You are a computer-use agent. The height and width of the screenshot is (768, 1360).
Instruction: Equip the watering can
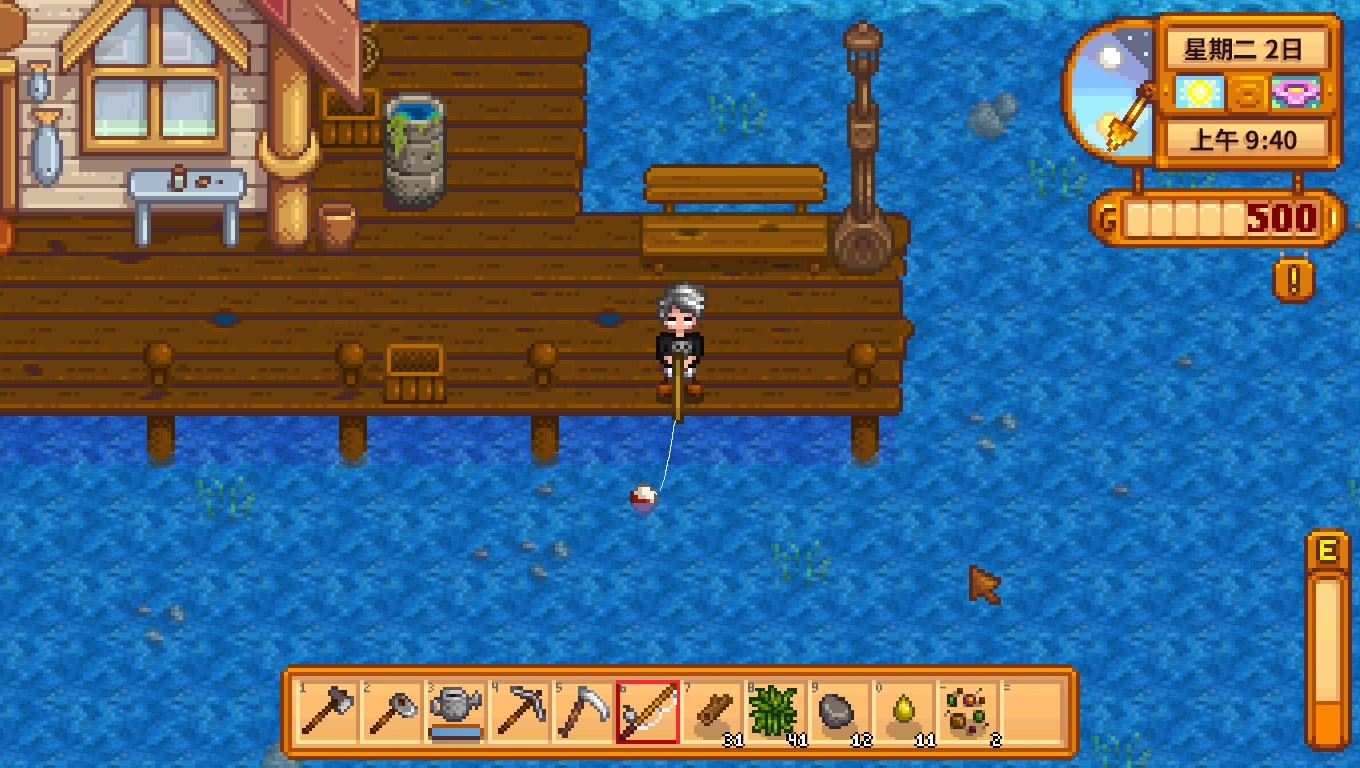[x=455, y=712]
